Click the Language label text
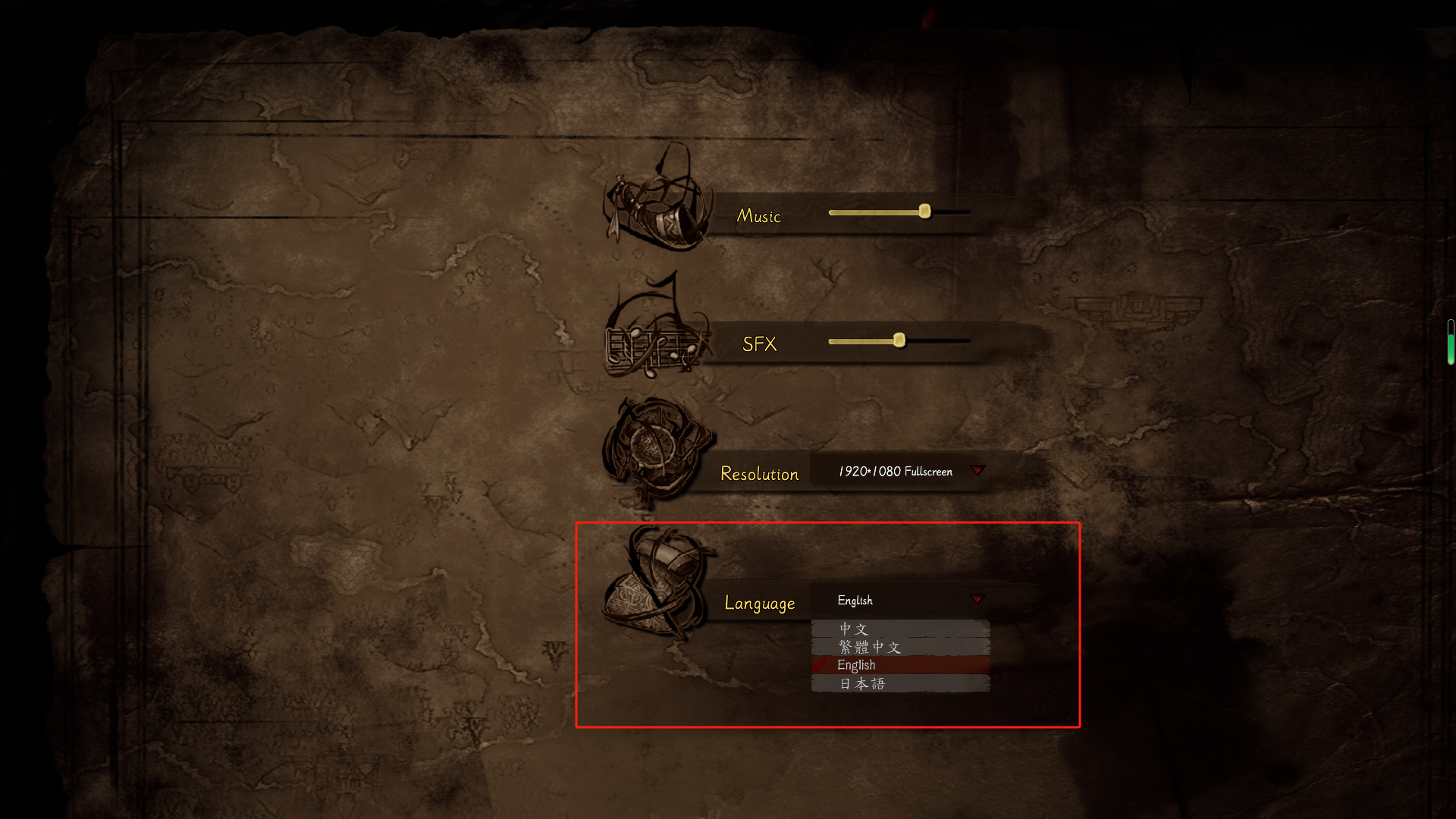The width and height of the screenshot is (1456, 819). click(760, 602)
